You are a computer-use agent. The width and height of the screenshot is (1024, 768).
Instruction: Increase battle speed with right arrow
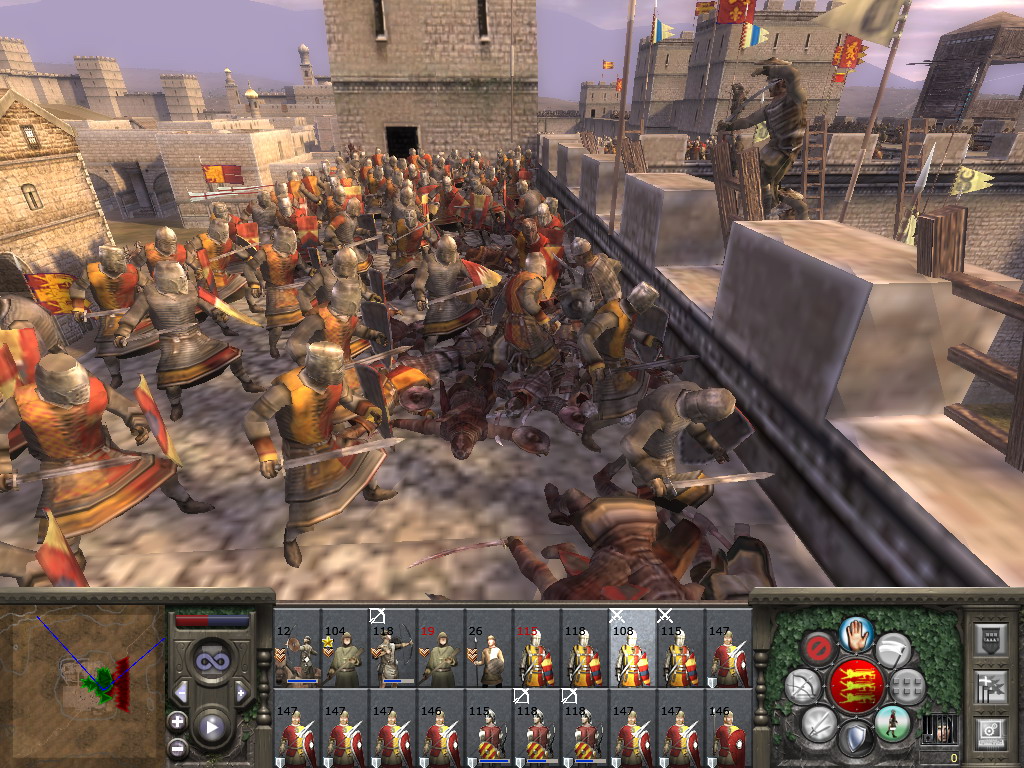(241, 692)
